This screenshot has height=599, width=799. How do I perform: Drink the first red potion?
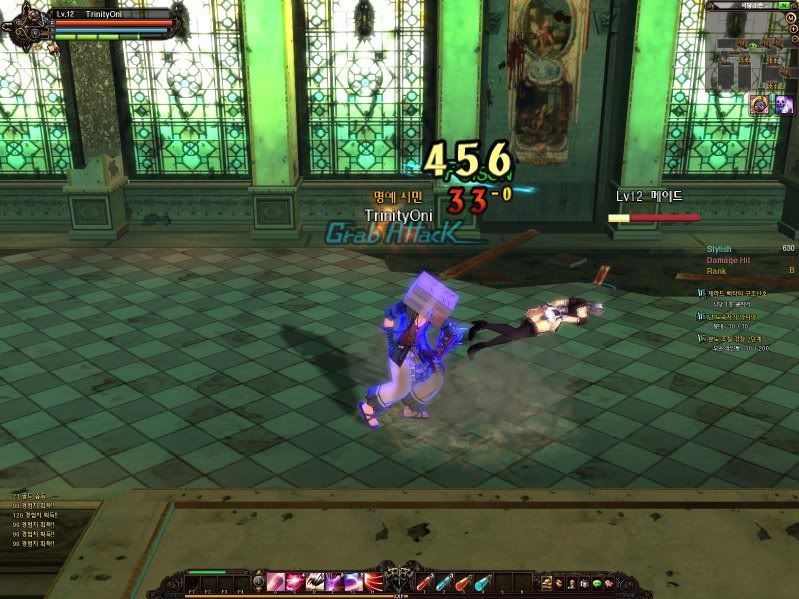point(424,582)
